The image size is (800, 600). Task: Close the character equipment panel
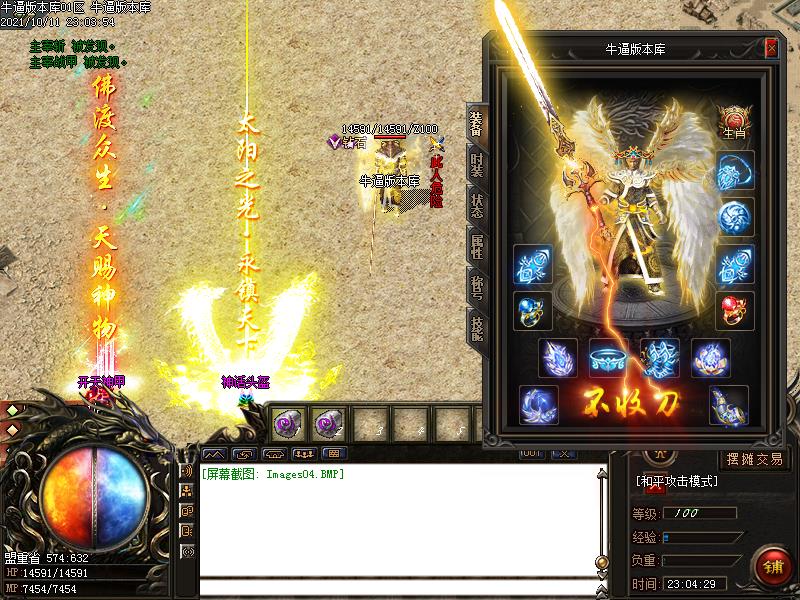(771, 47)
